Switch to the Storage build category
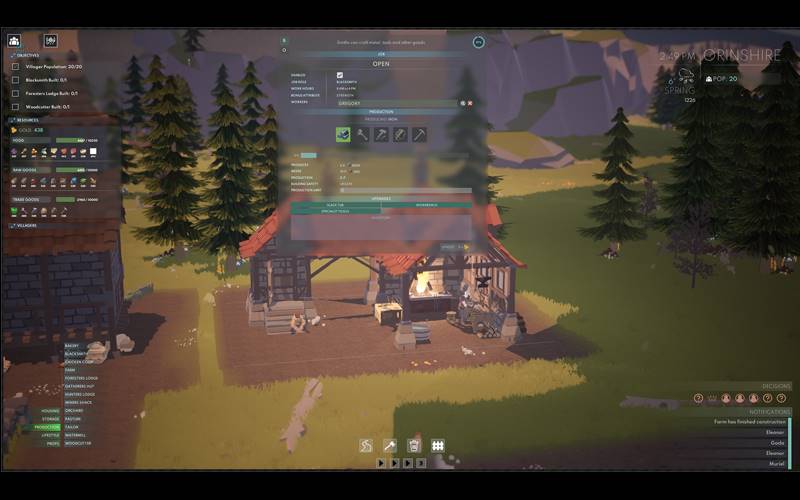 pos(50,418)
